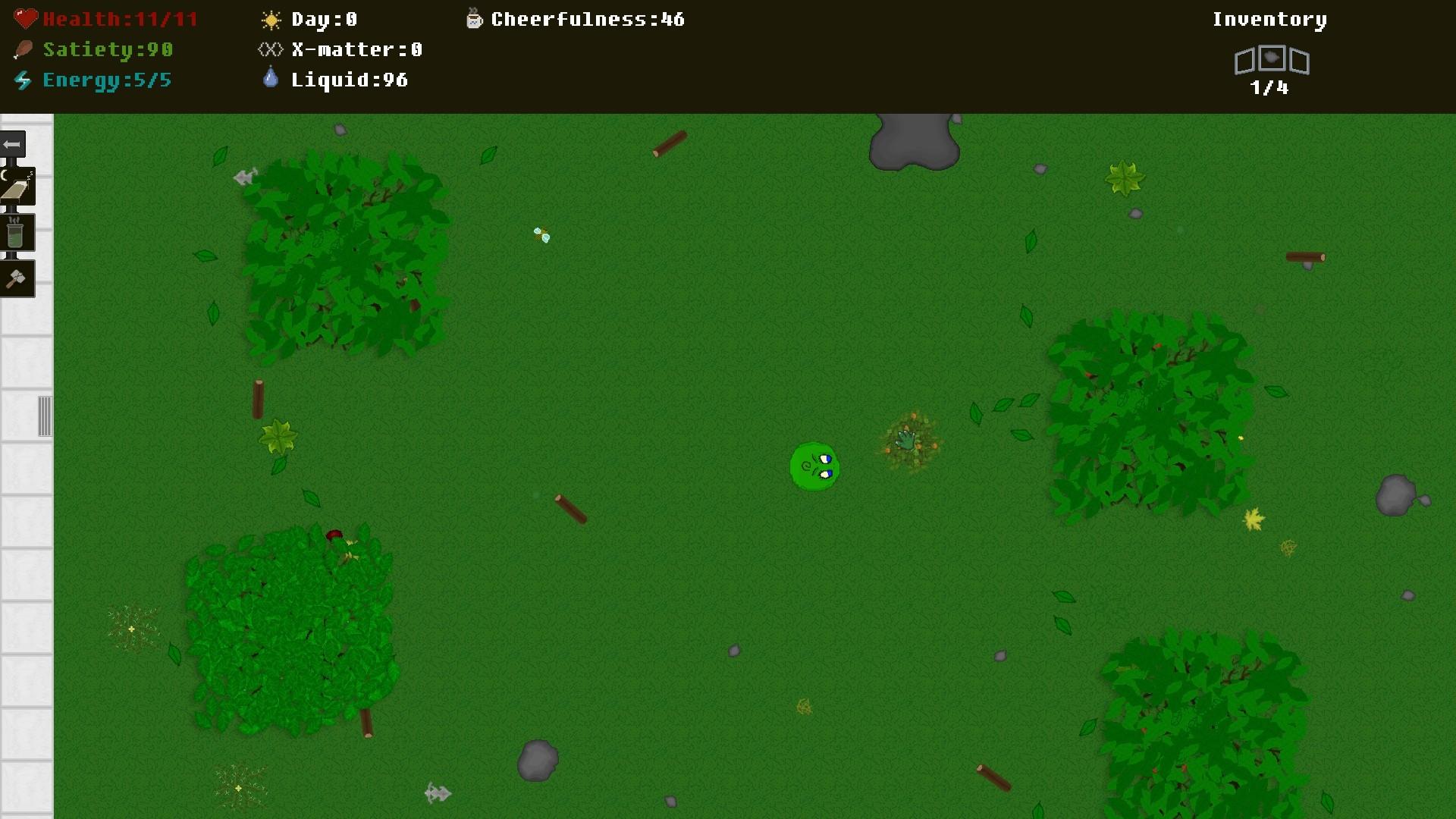
Task: Click the dark gray puddle at the top
Action: 912,141
